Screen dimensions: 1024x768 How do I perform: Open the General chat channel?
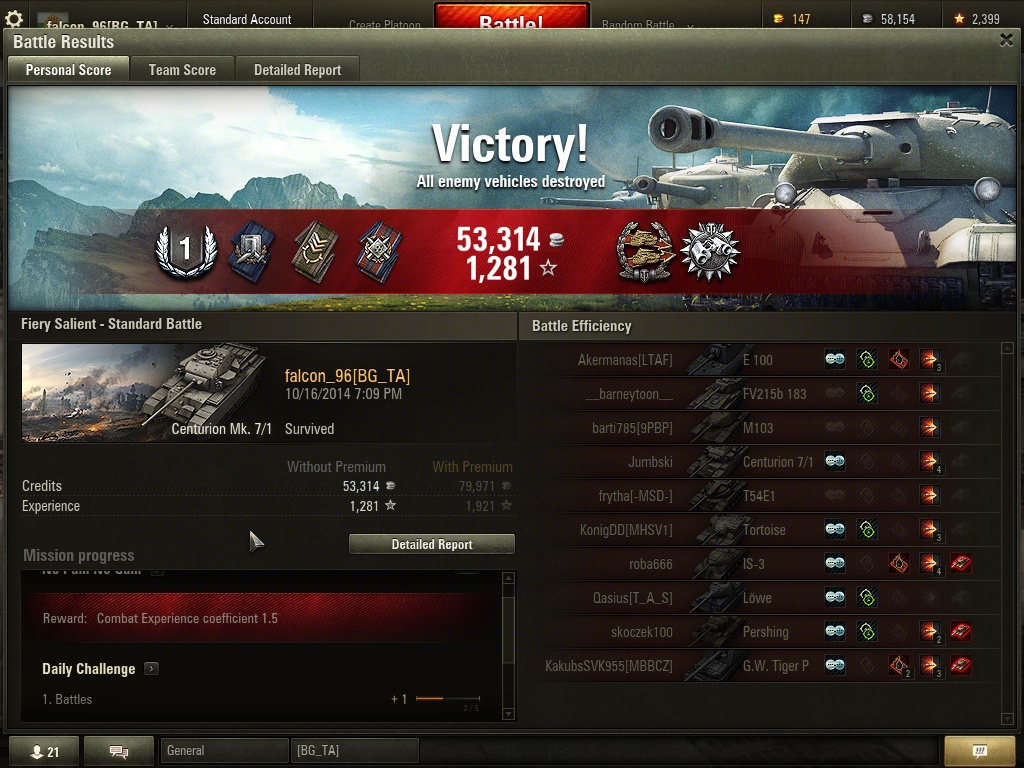223,750
